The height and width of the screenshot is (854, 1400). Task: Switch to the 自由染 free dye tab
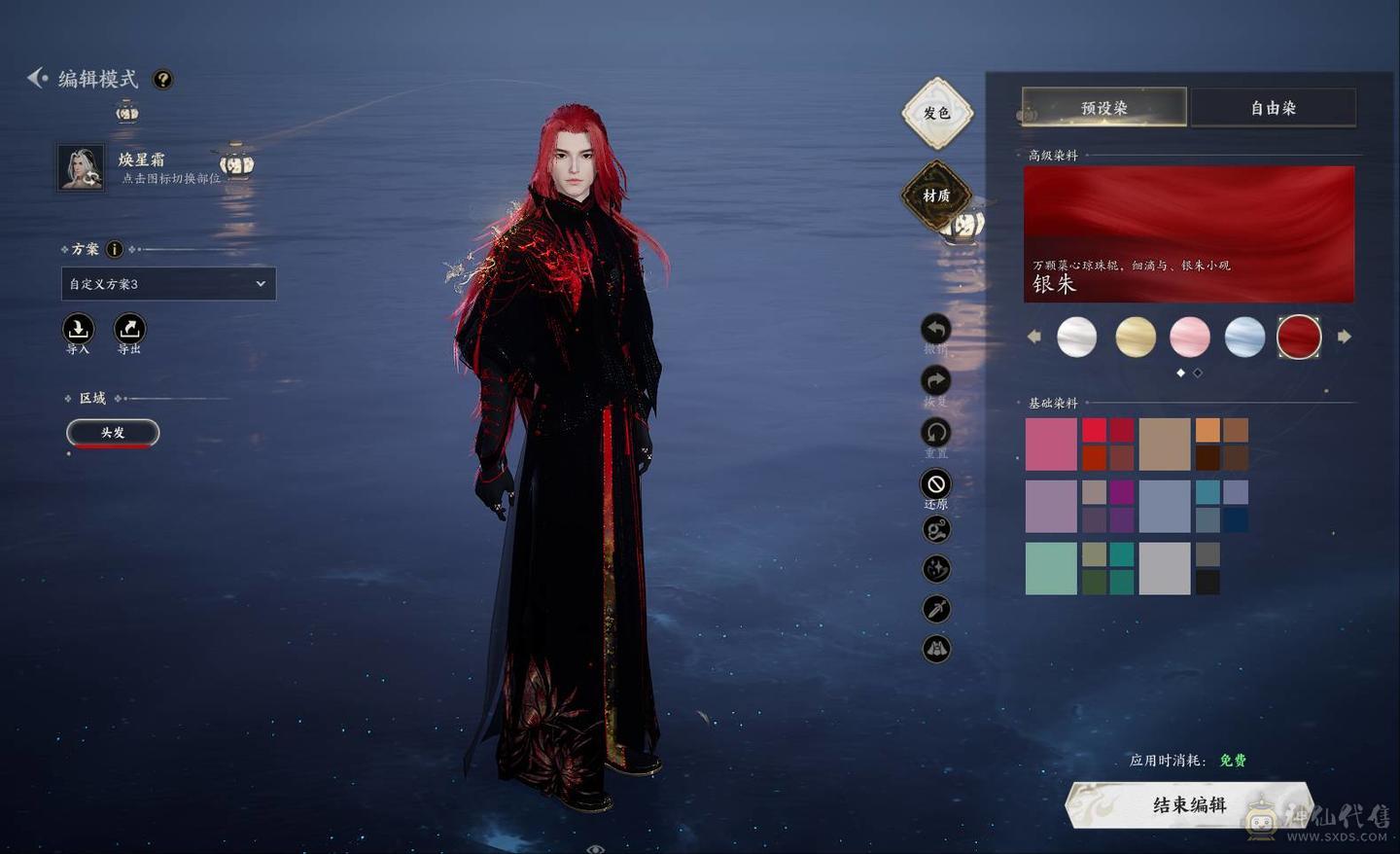point(1273,108)
